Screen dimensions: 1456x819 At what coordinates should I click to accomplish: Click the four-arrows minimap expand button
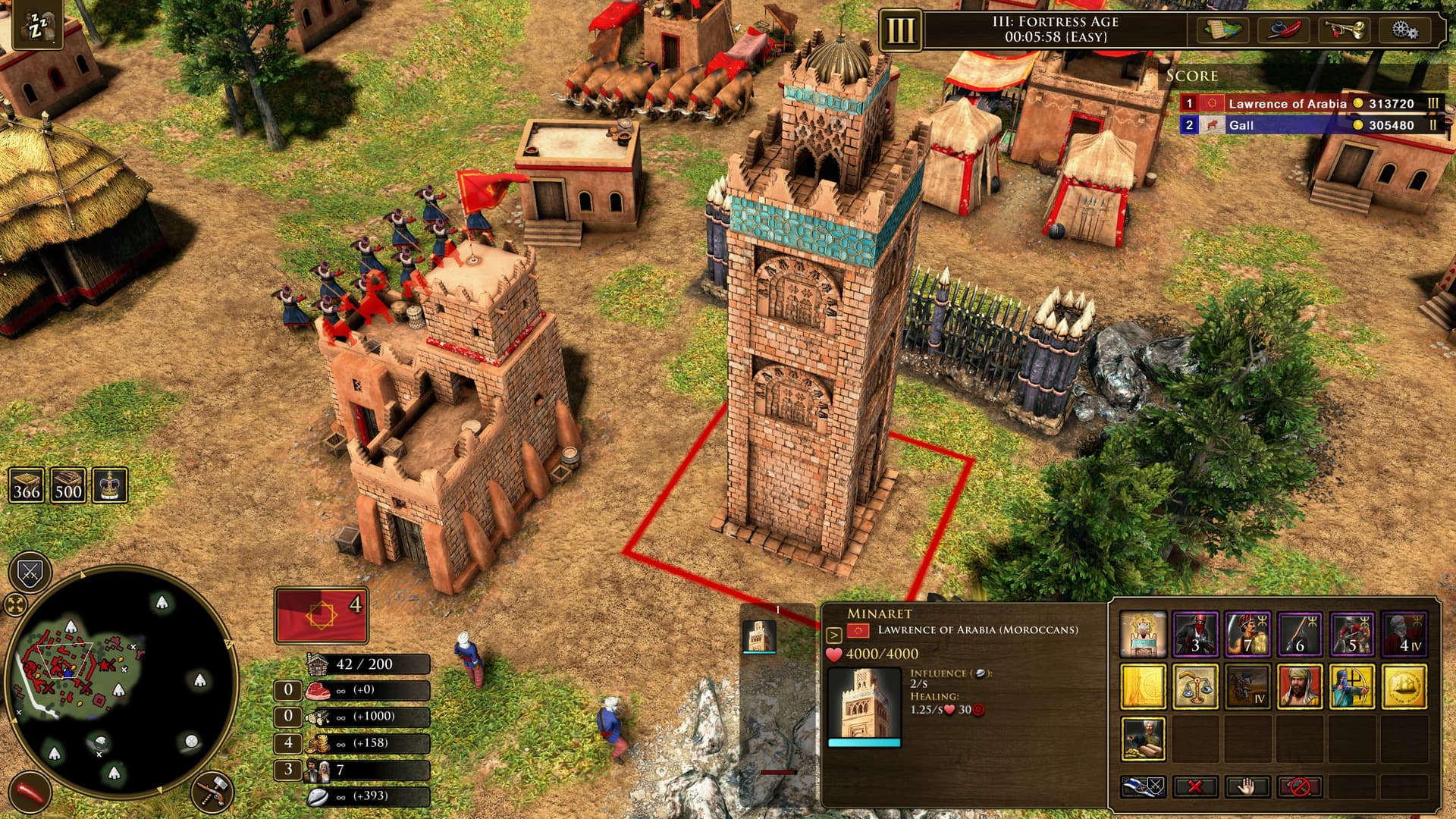pos(15,605)
